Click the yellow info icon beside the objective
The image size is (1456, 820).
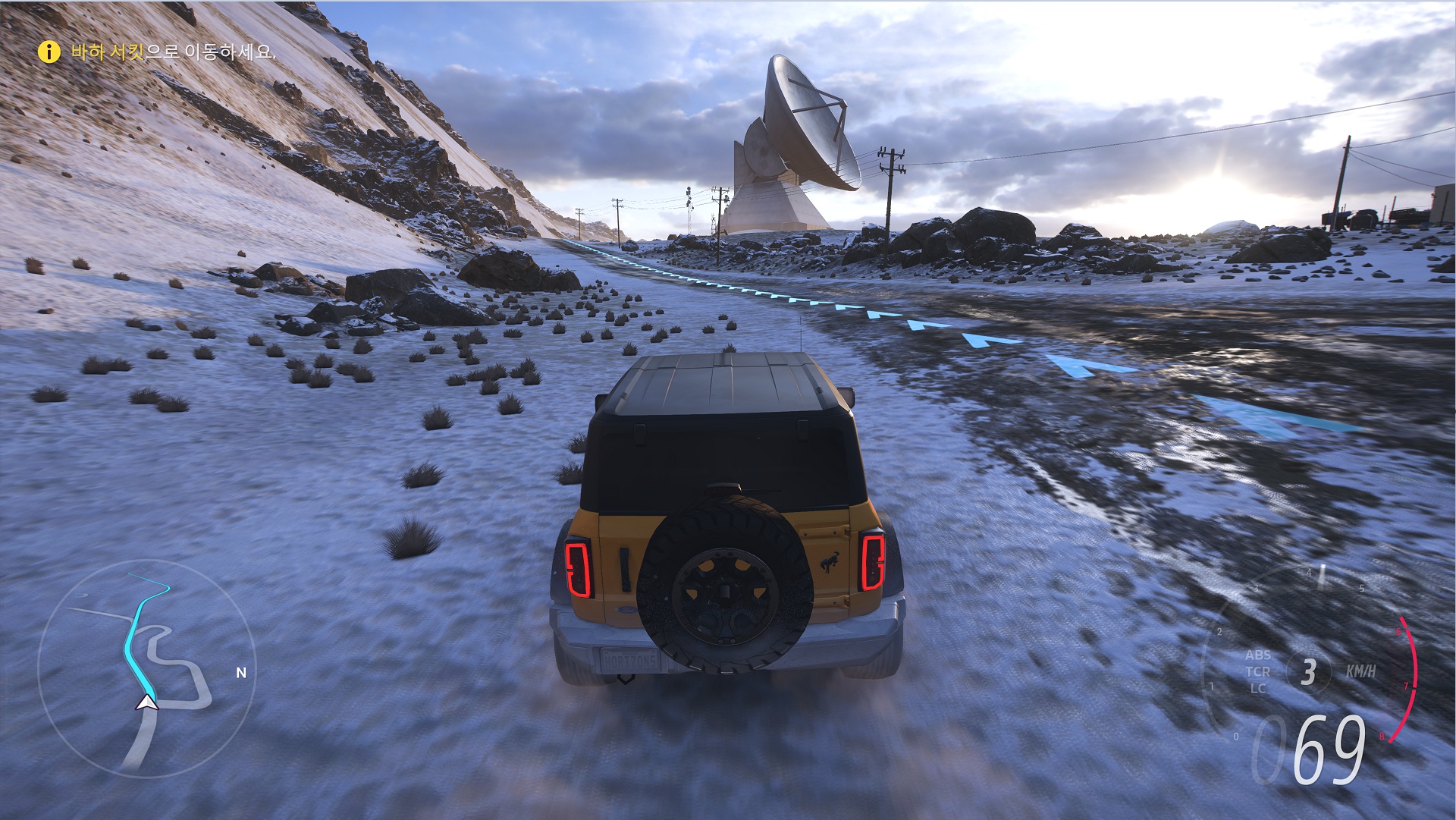pos(49,52)
